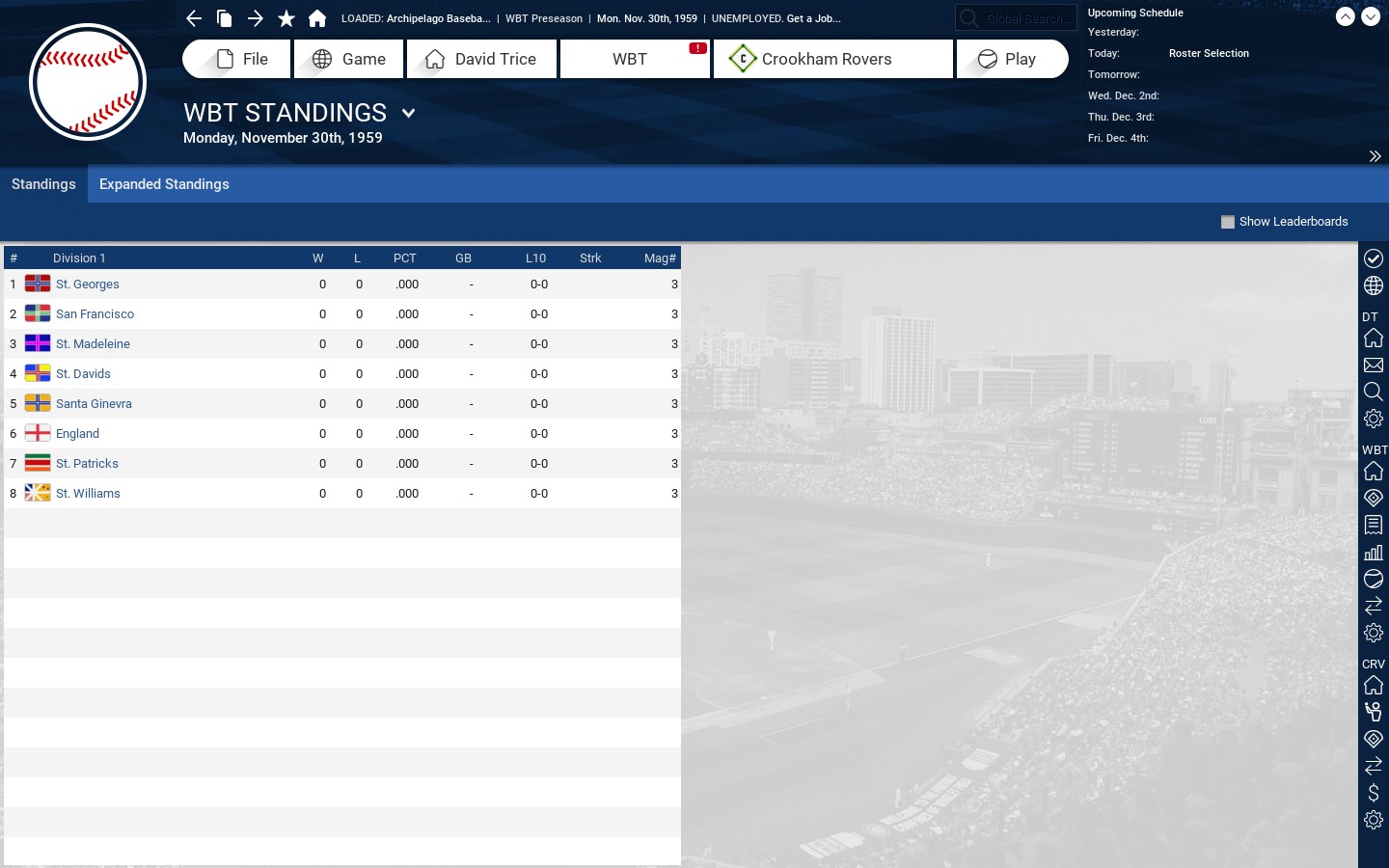Open Crookham Rovers ballpark diamond icon
The width and height of the screenshot is (1389, 868).
point(1374,740)
